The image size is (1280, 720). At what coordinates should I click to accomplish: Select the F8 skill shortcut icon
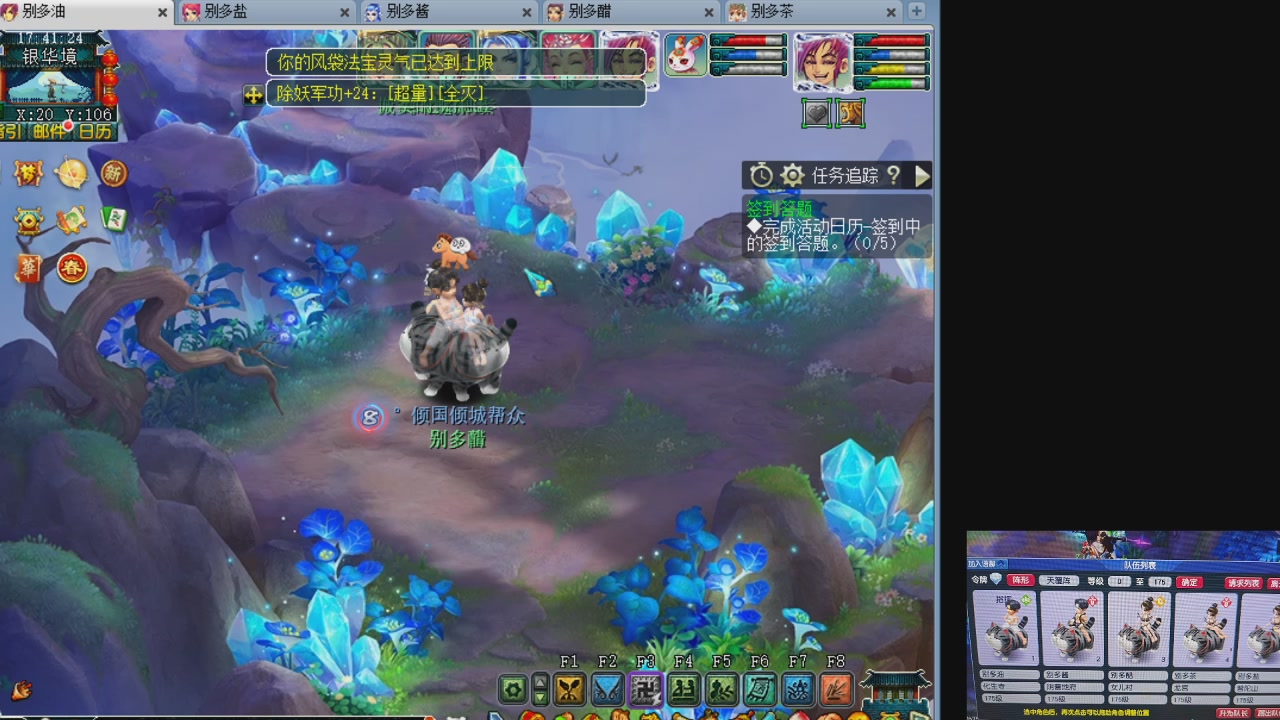tap(836, 689)
